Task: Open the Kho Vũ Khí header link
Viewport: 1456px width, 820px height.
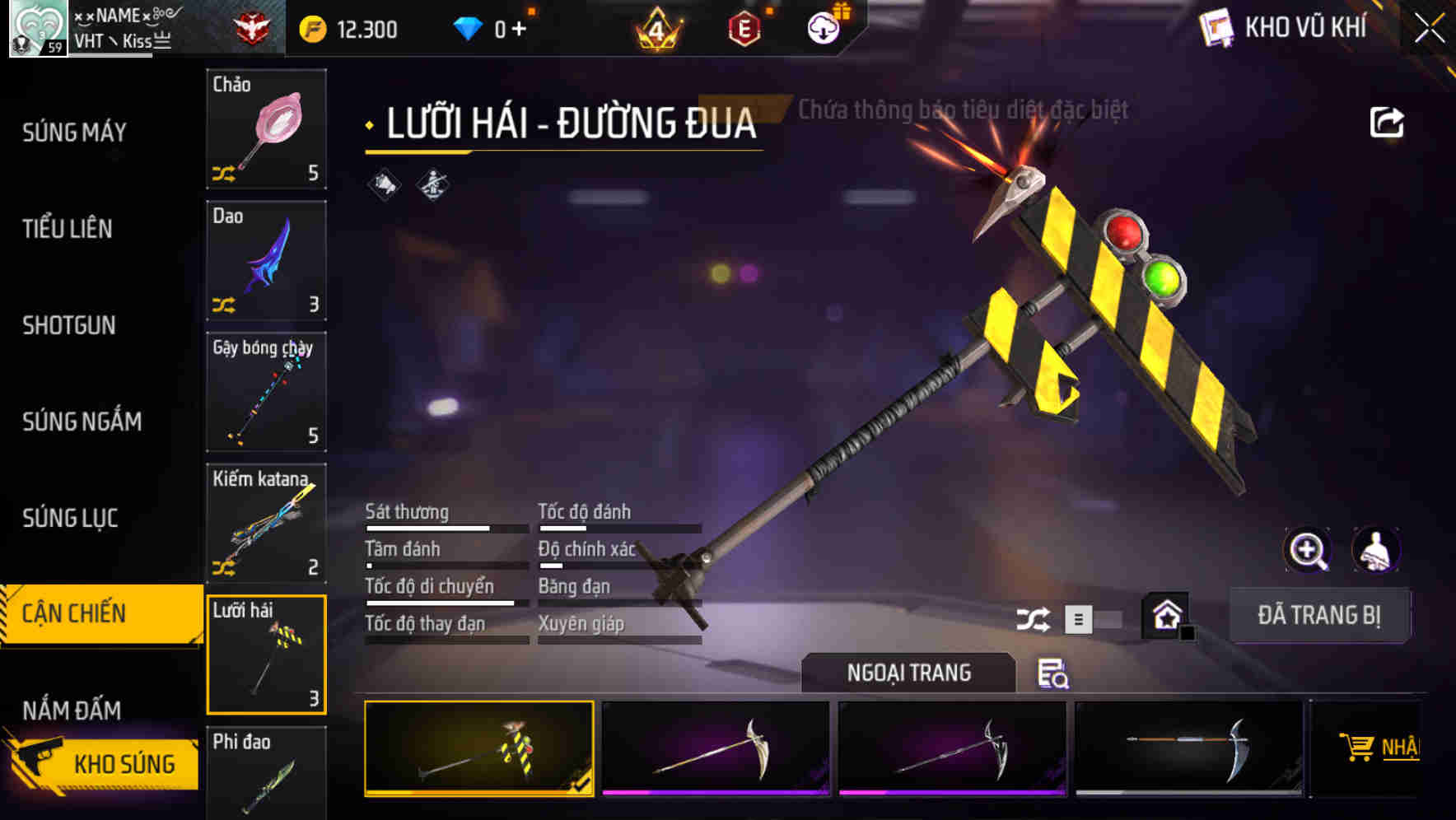Action: (1295, 27)
